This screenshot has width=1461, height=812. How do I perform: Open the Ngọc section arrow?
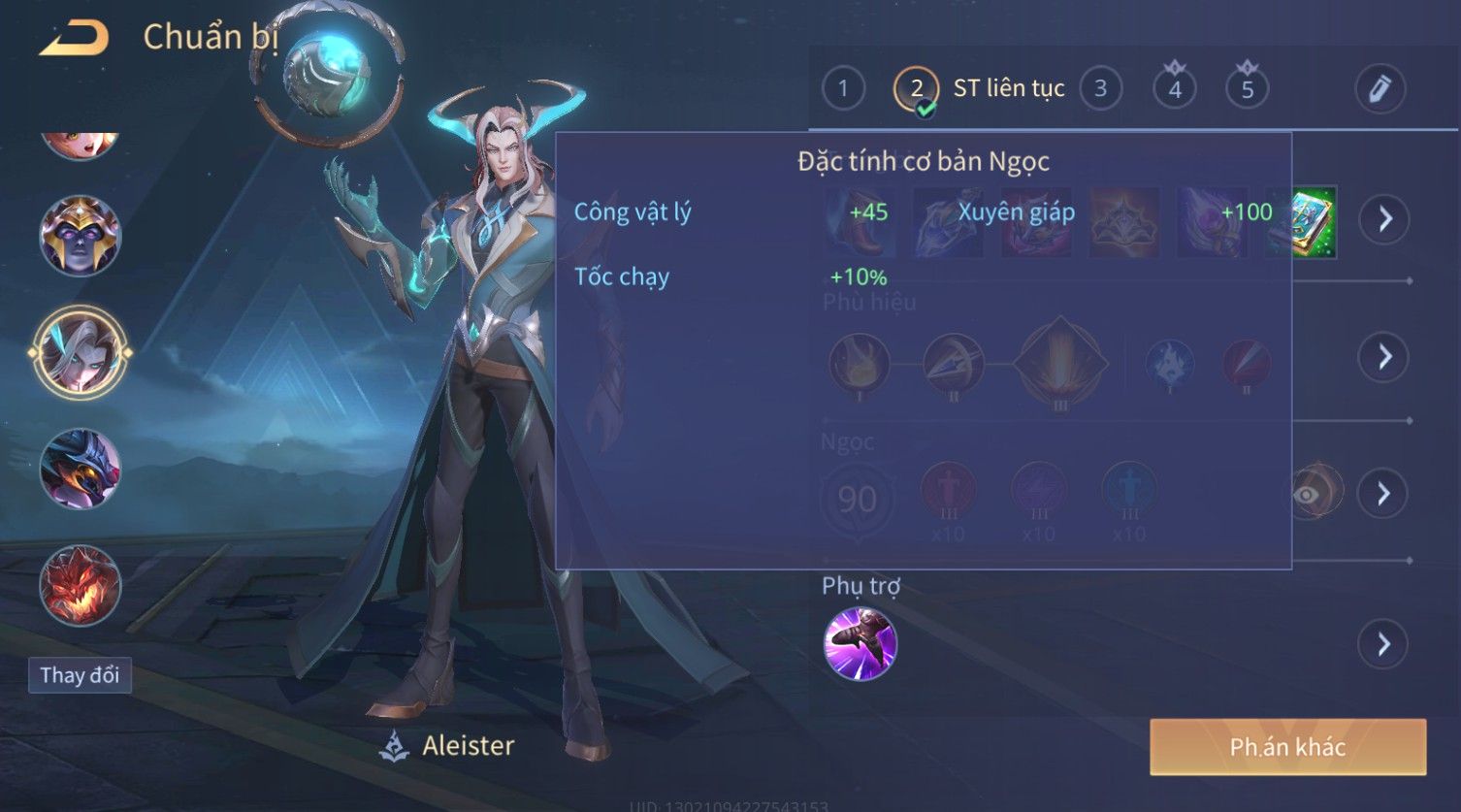coord(1382,494)
